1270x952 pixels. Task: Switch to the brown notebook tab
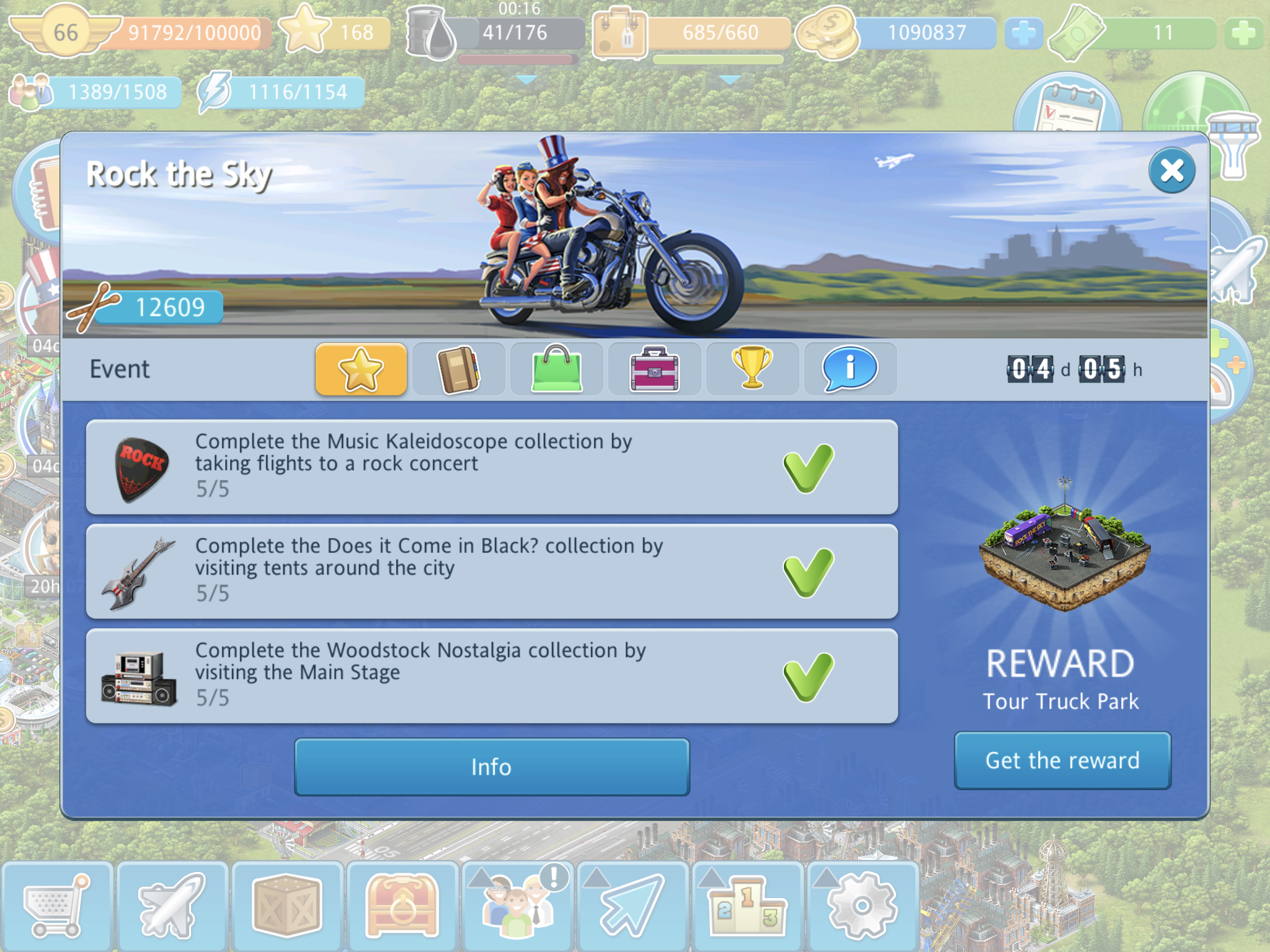click(x=458, y=369)
